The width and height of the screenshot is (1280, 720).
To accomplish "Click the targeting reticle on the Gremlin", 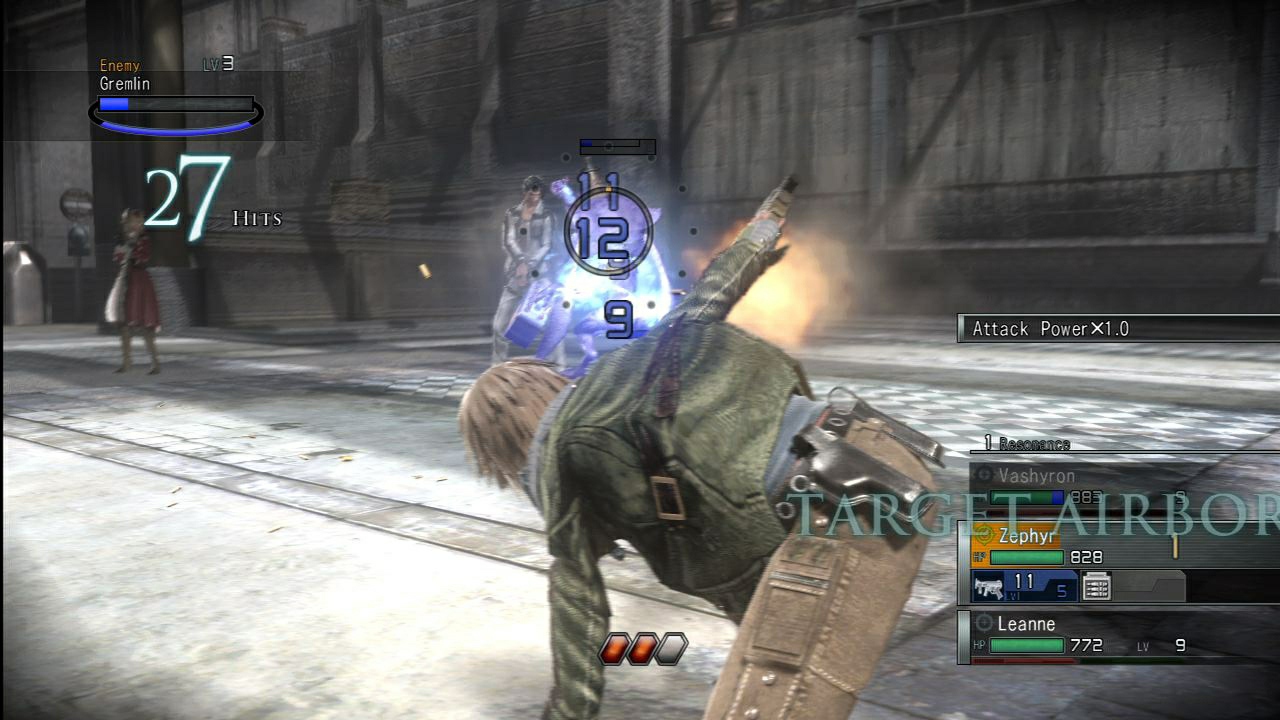I will [x=610, y=230].
